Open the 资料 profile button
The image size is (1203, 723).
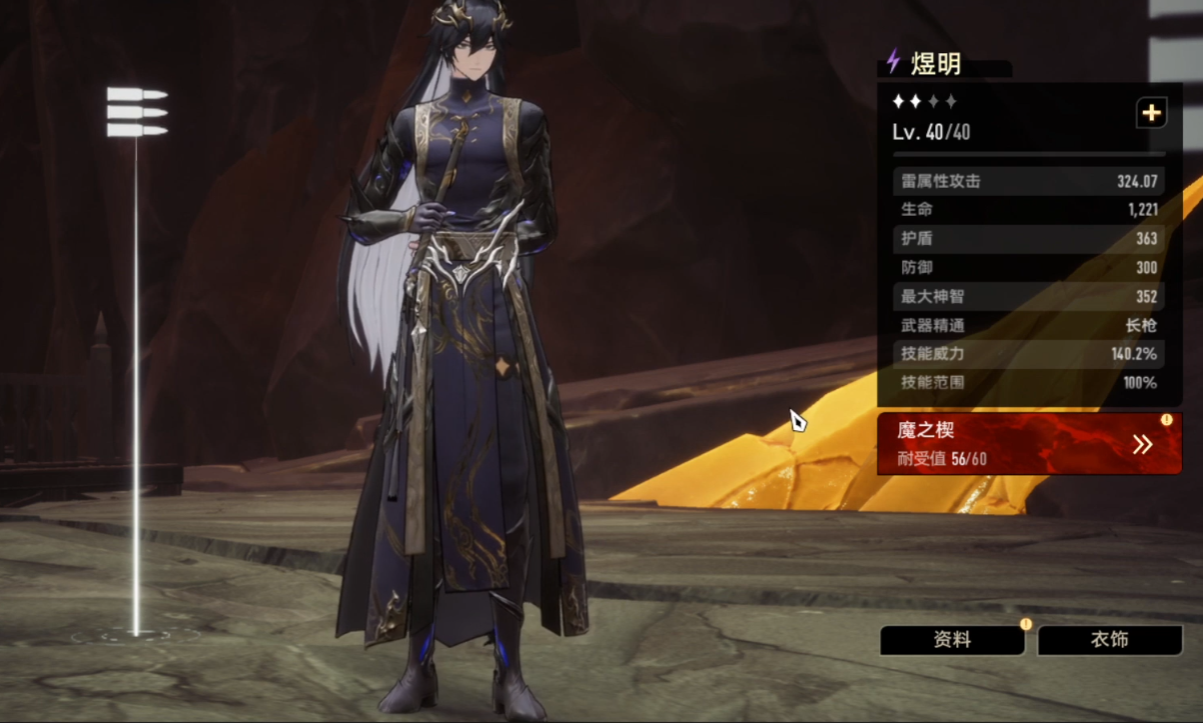click(x=951, y=640)
